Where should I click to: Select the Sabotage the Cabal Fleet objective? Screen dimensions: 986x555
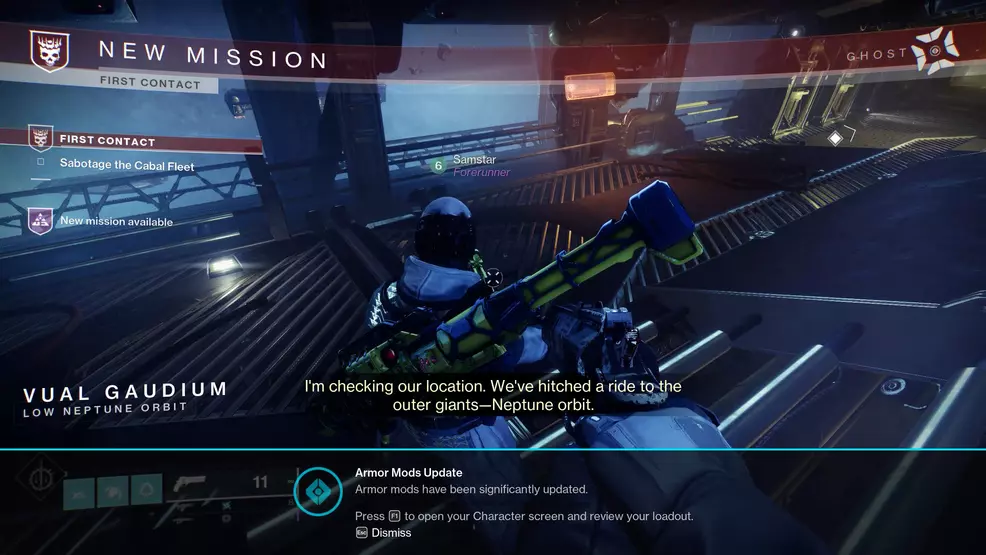126,164
